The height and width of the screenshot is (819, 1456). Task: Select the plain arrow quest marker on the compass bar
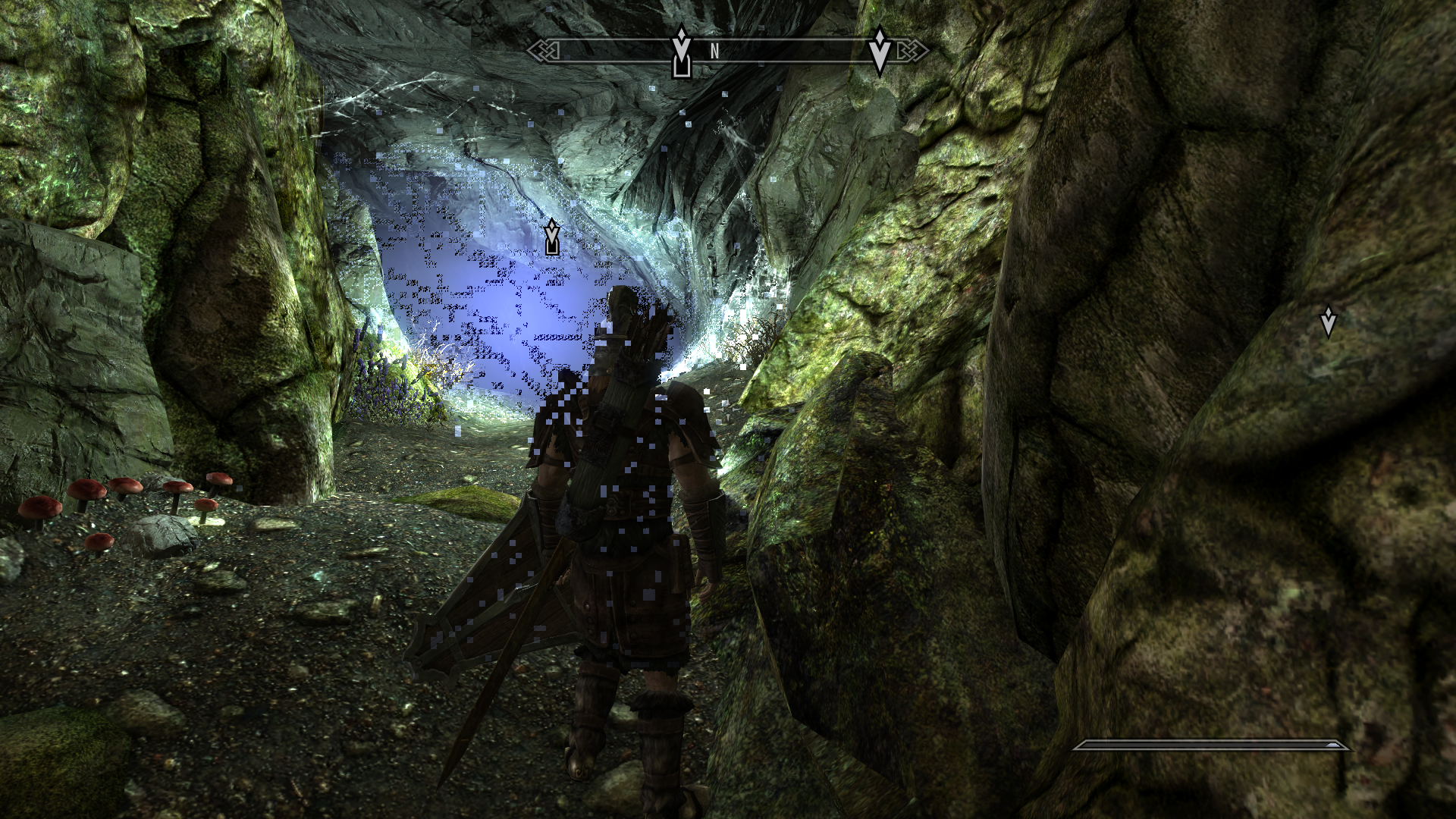point(880,50)
